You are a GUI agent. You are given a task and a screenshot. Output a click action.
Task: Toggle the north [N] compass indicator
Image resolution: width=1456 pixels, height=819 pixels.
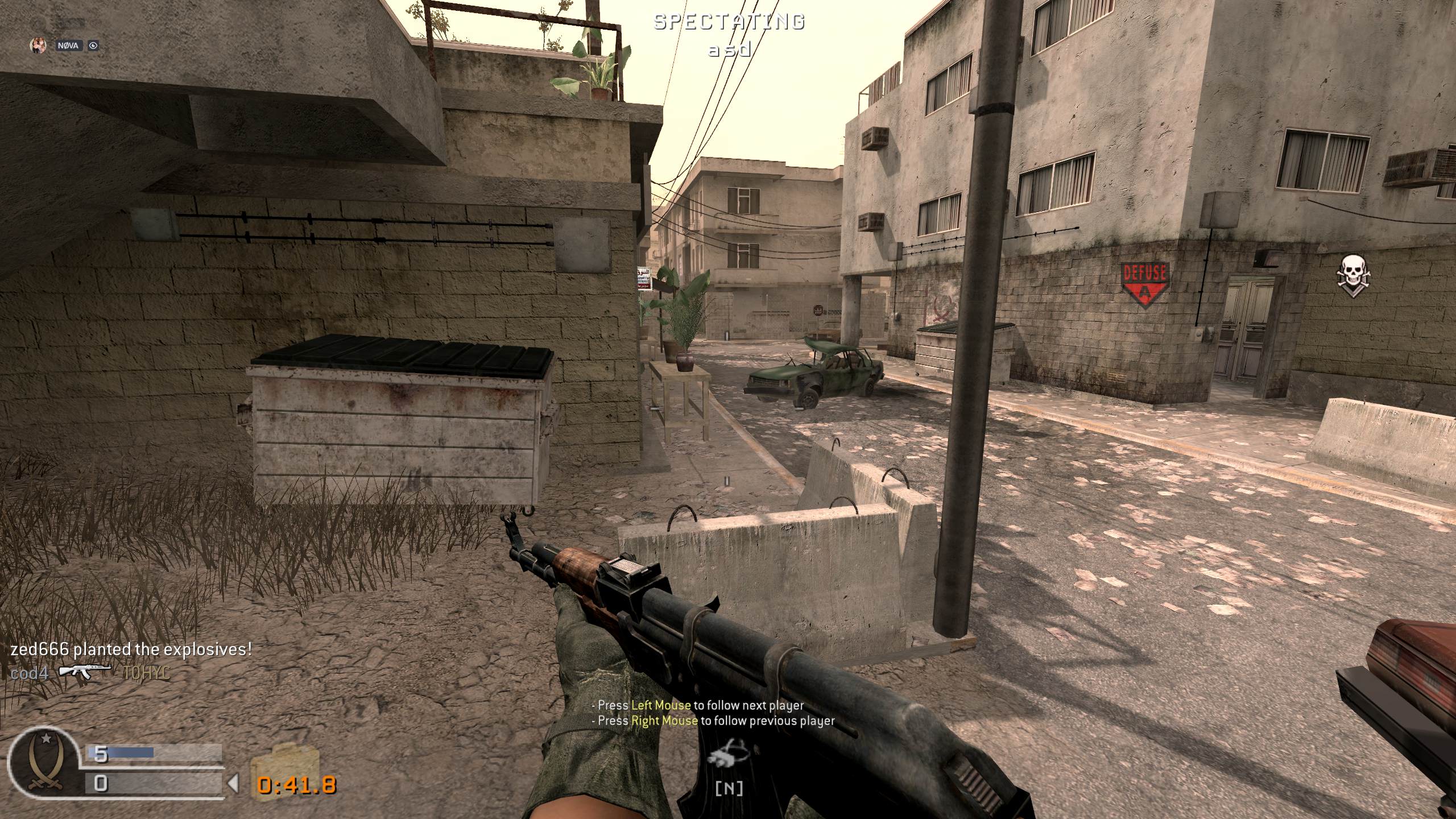coord(730,787)
